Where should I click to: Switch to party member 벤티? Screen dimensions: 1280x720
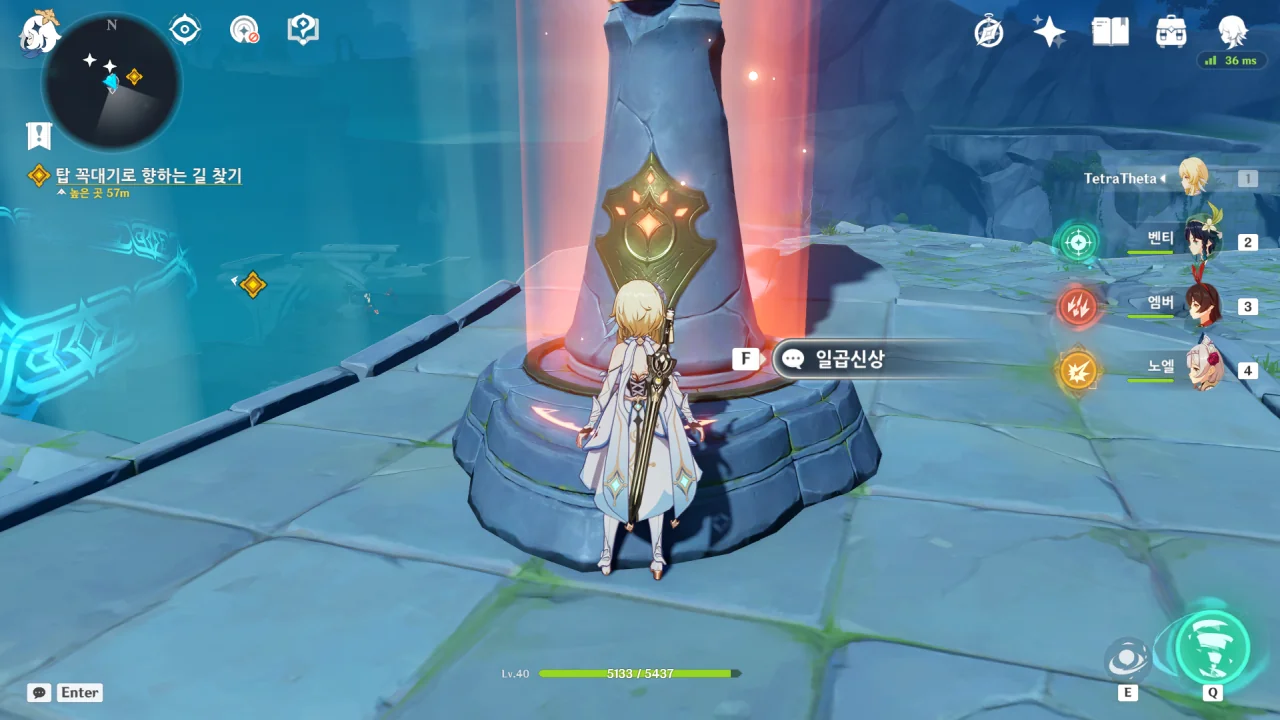click(1200, 241)
